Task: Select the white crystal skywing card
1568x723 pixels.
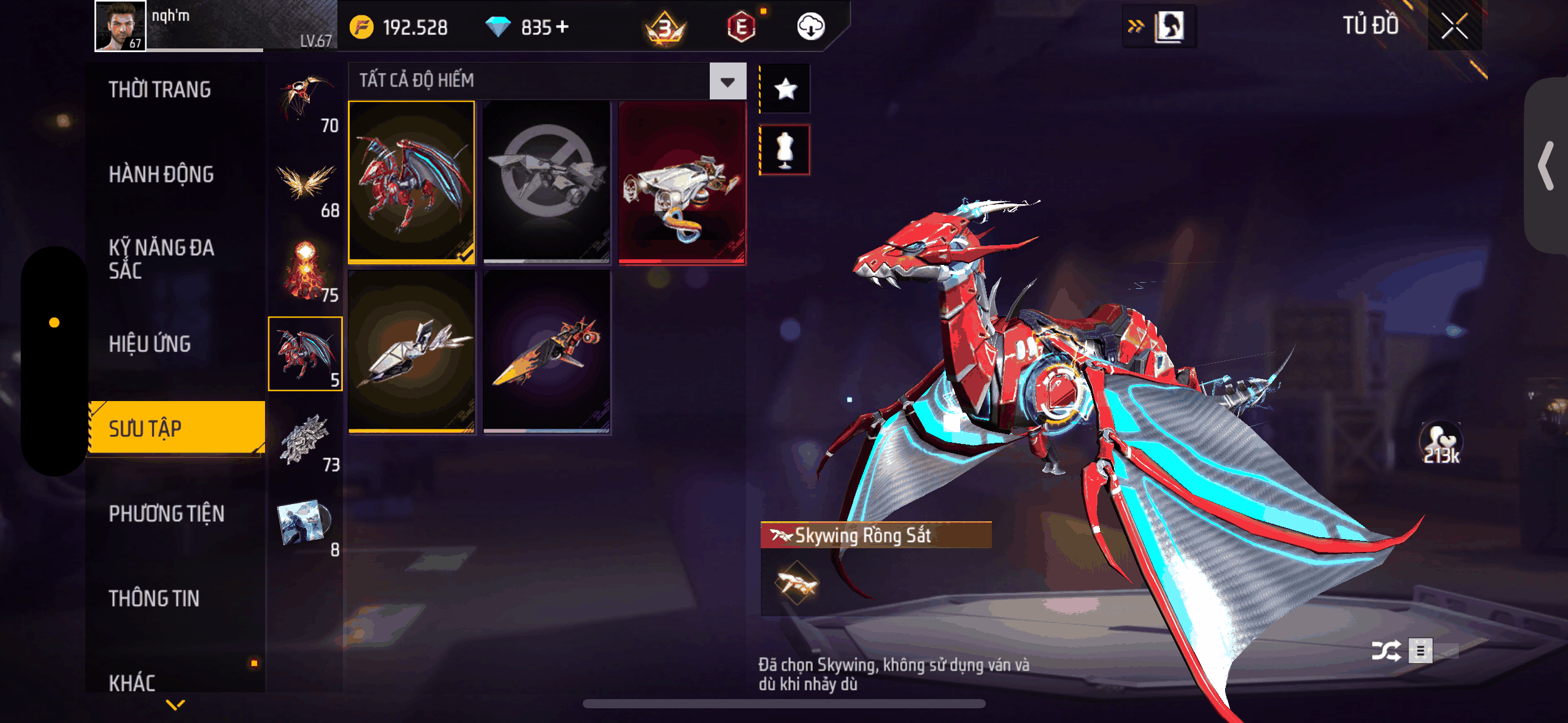Action: pos(412,353)
